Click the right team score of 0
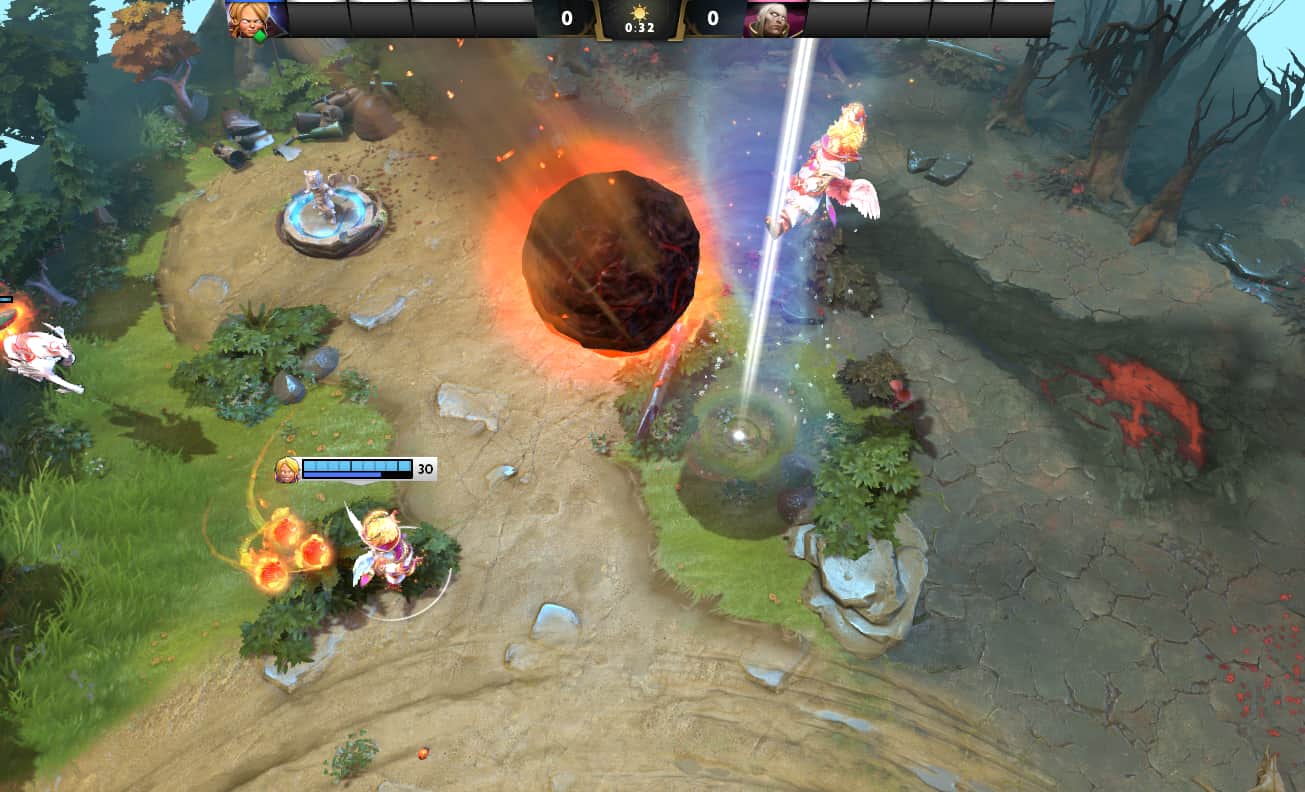 tap(711, 17)
